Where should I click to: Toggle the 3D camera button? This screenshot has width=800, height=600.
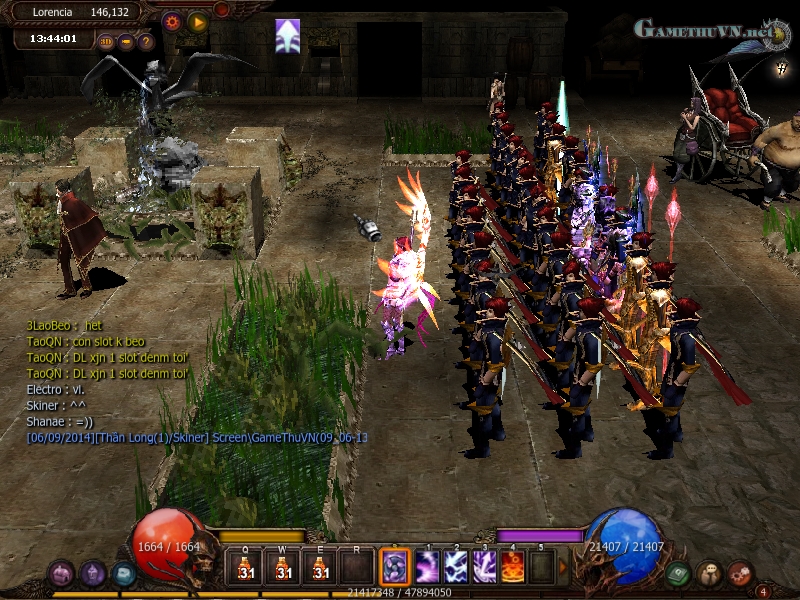pos(106,41)
